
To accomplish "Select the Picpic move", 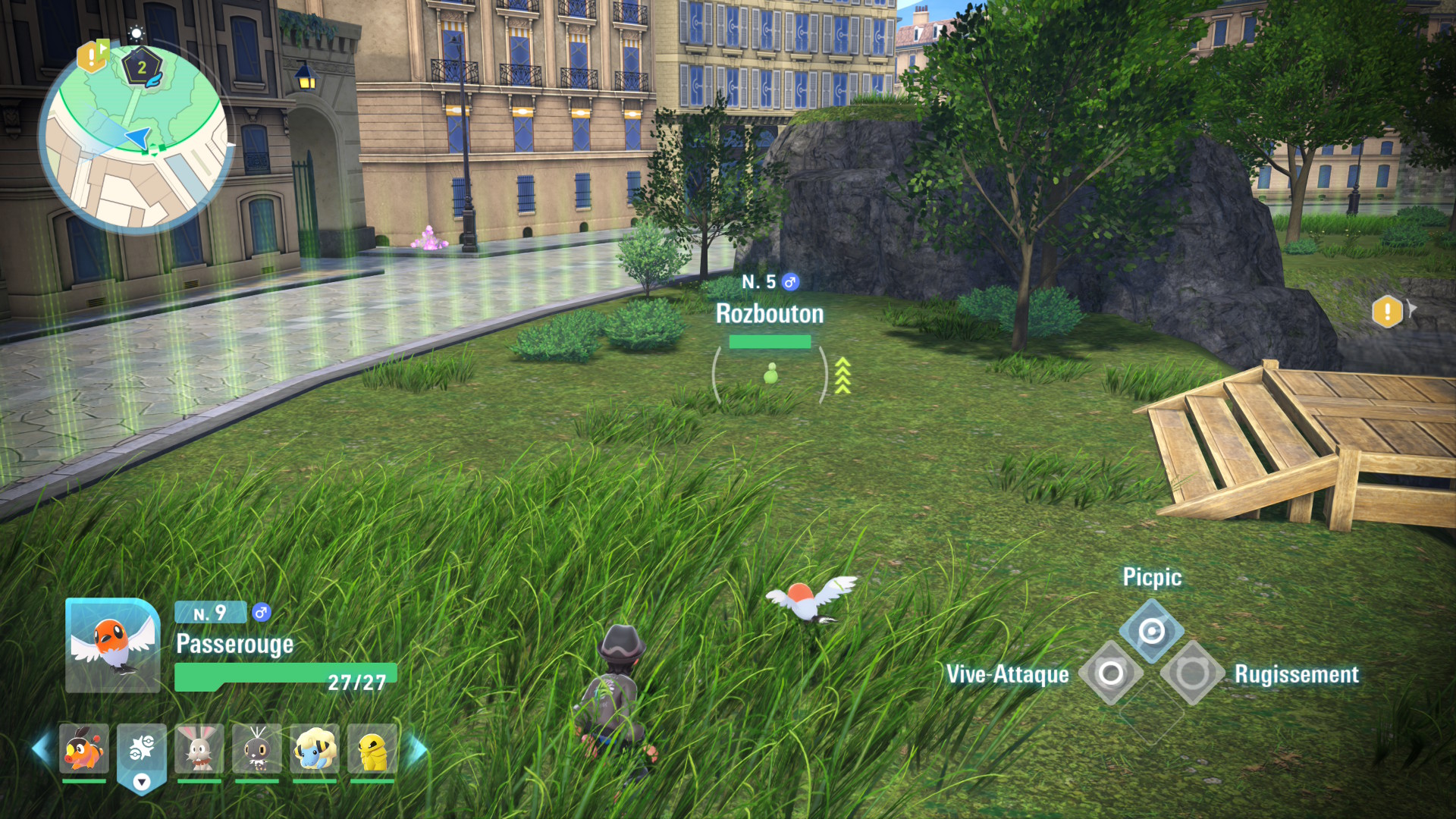I will pos(1151,631).
